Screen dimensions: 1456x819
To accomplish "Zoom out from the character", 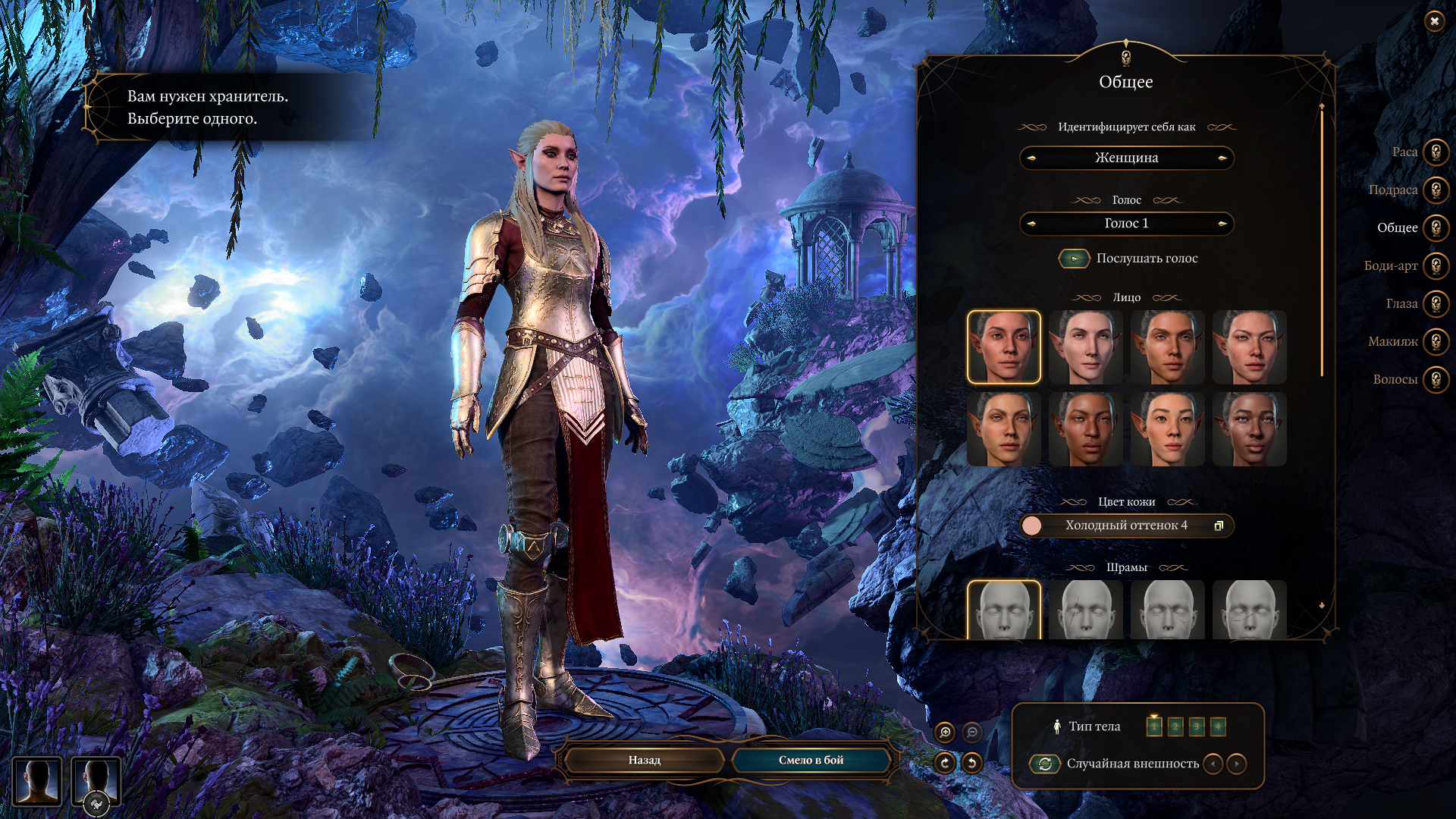I will (x=971, y=732).
